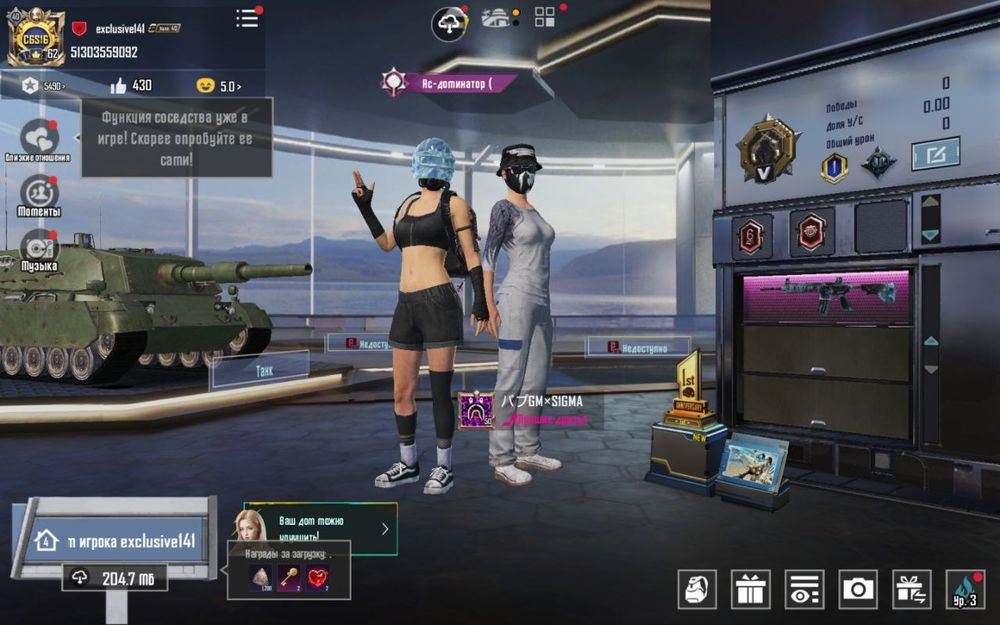Open the backpack icon in the bottom bar
Viewport: 1000px width, 625px height.
[697, 589]
